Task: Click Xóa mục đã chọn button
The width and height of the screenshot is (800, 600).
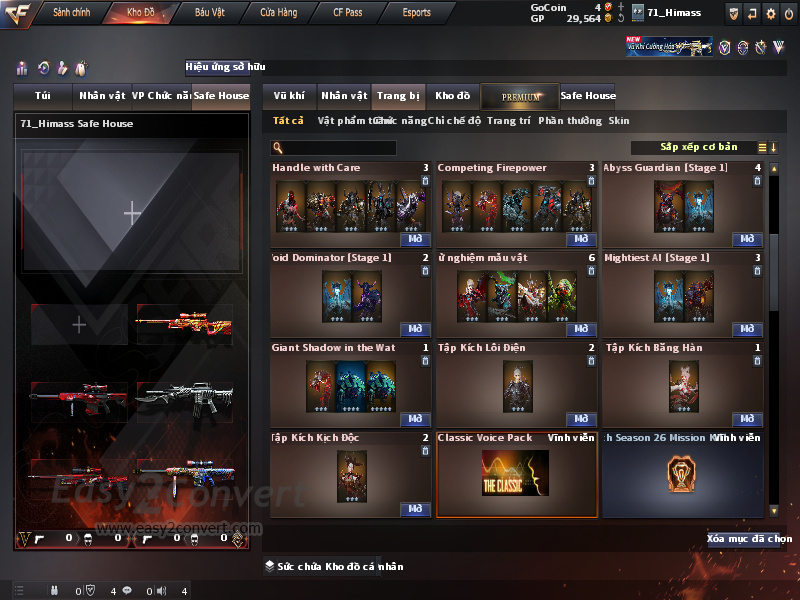Action: point(749,539)
